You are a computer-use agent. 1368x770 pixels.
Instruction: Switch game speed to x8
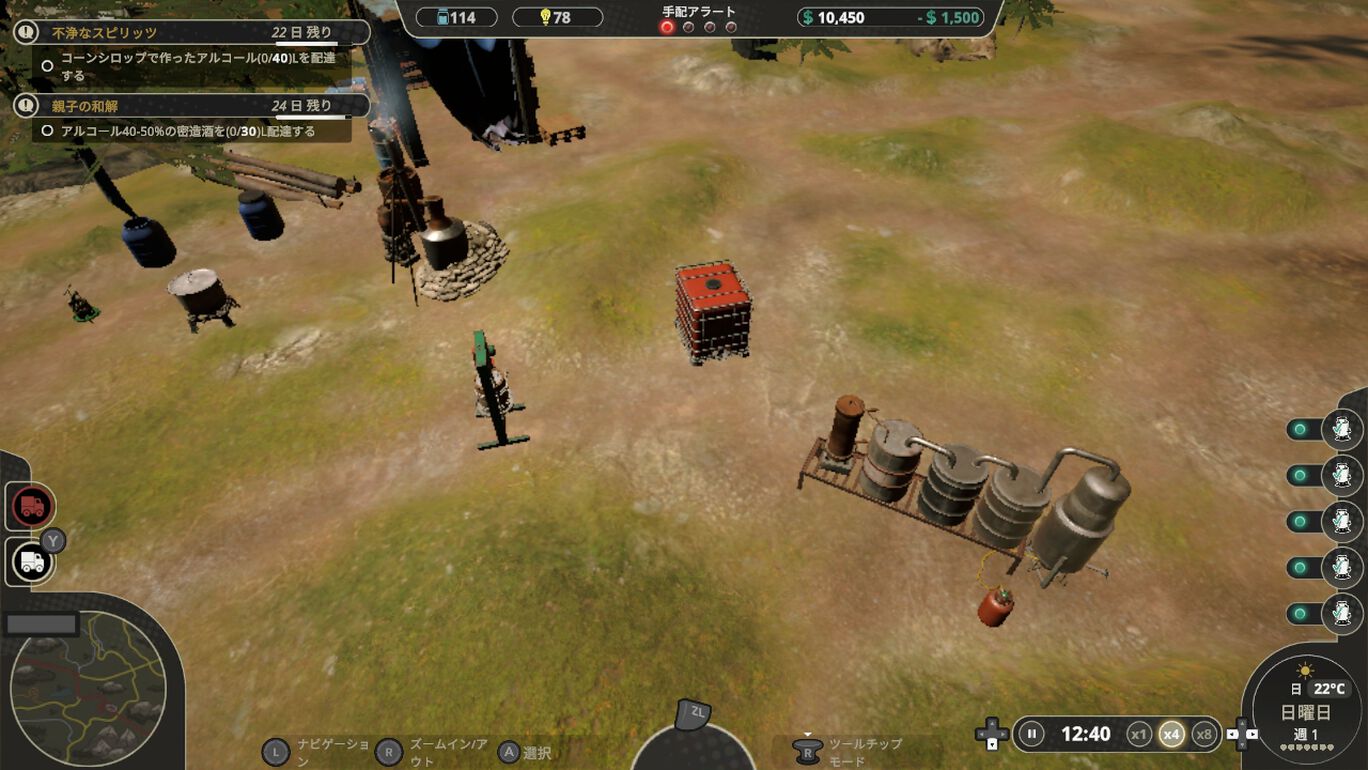(x=1204, y=734)
